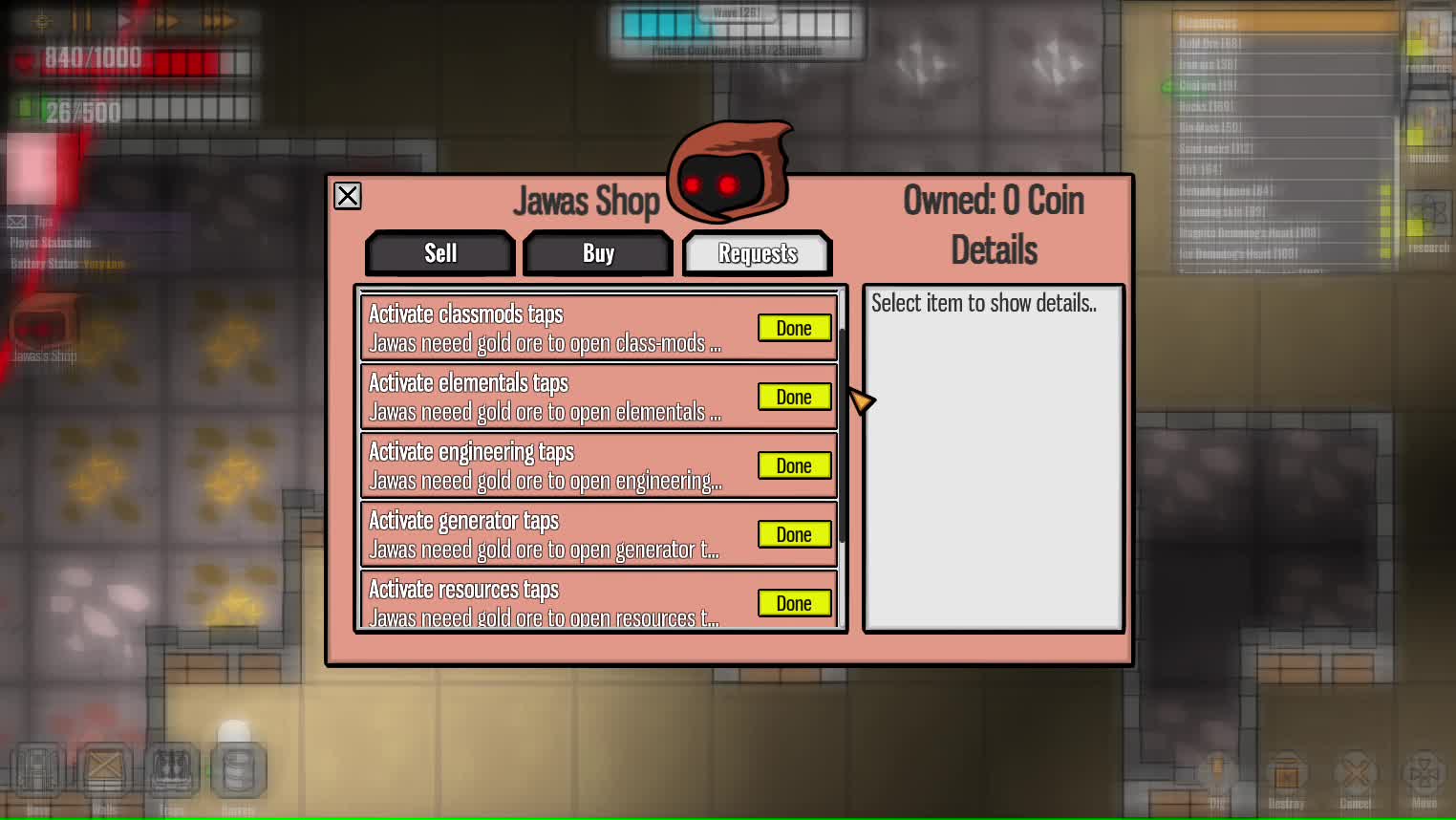Open the Traps build category
The image size is (1456, 820).
[172, 769]
